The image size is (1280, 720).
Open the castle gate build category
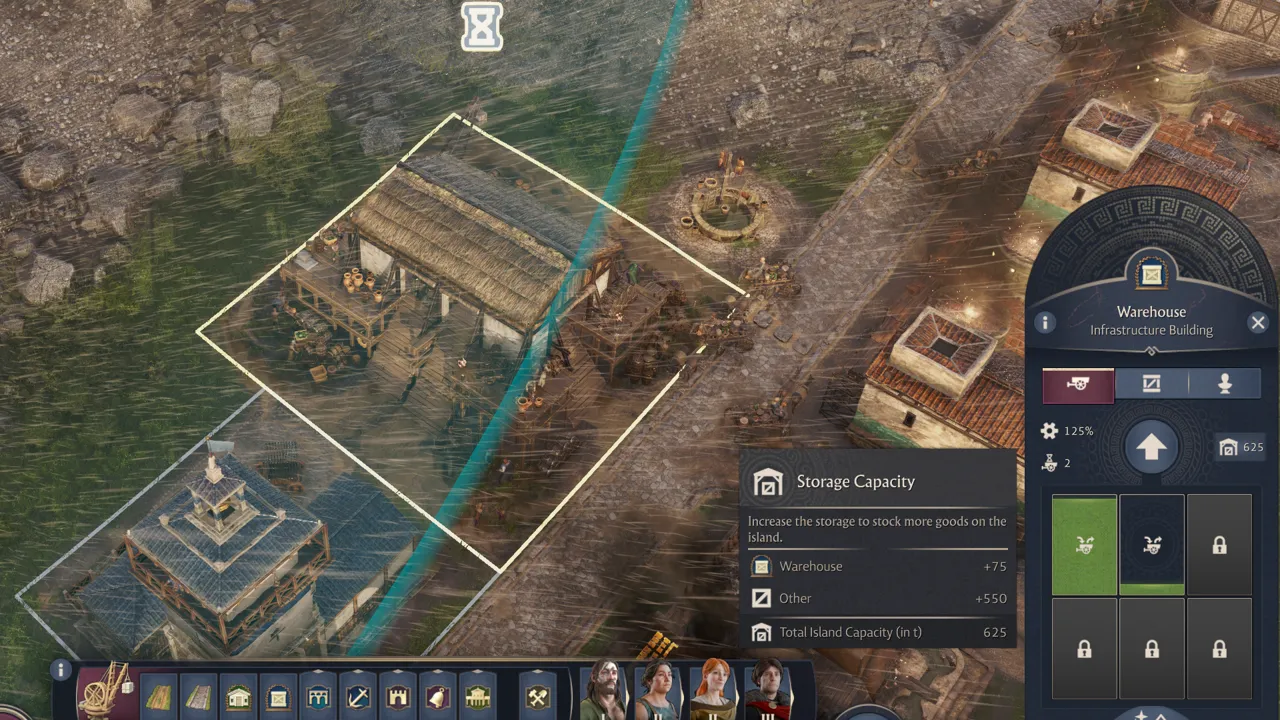coord(398,696)
